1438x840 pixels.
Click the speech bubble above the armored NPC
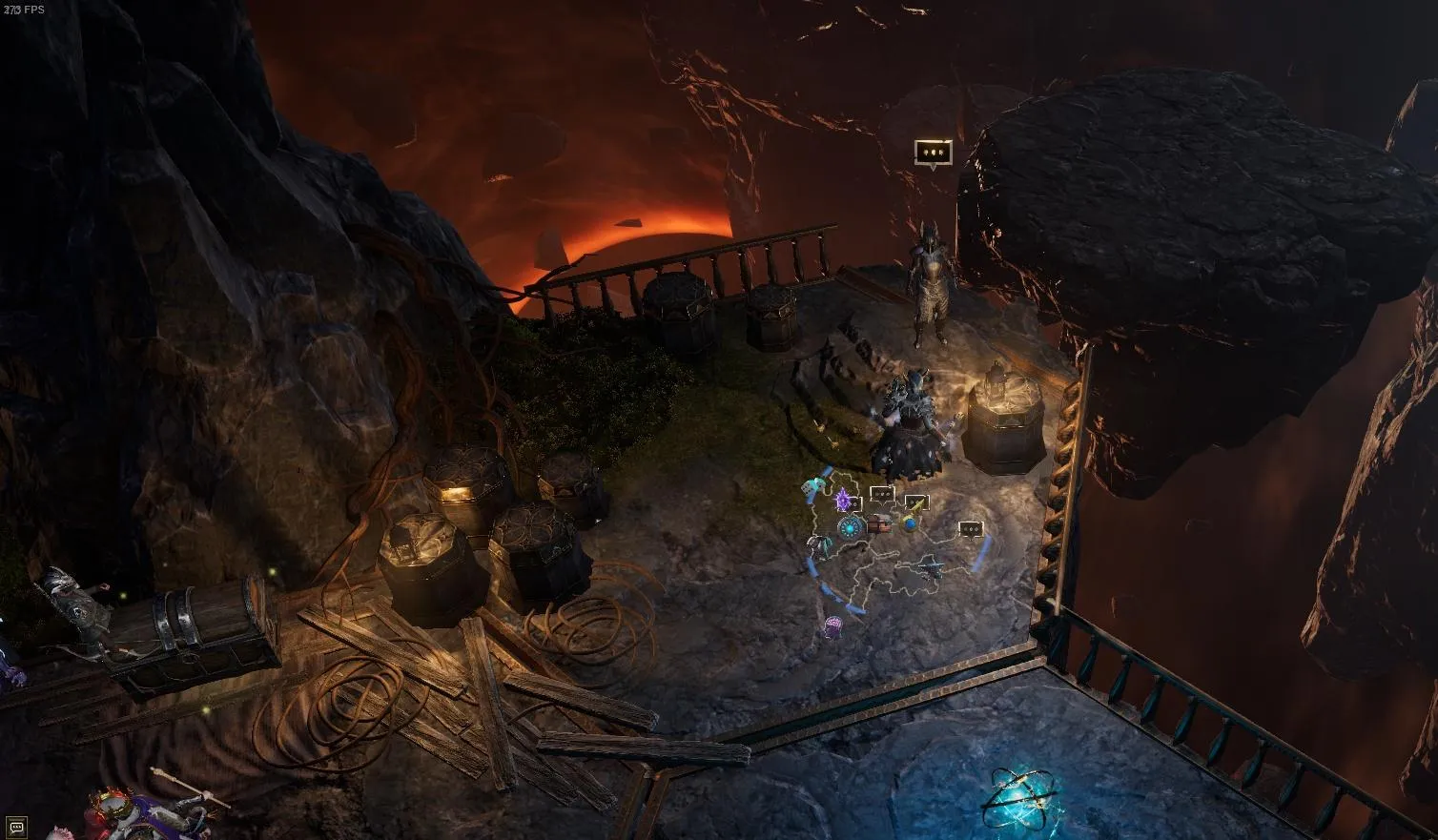[933, 153]
